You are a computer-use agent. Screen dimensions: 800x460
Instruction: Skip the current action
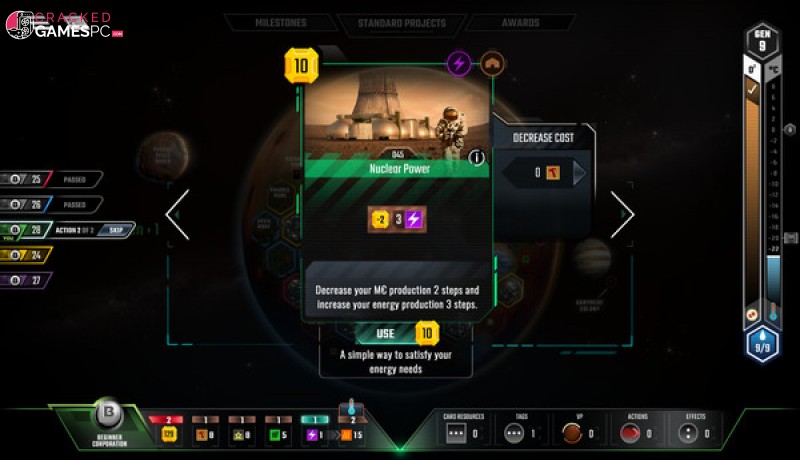116,229
